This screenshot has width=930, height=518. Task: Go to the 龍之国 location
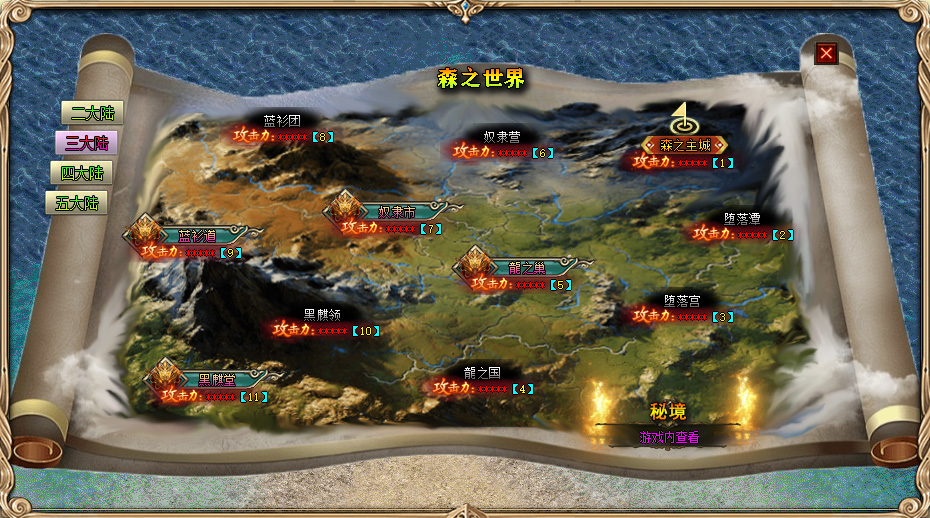click(x=482, y=372)
